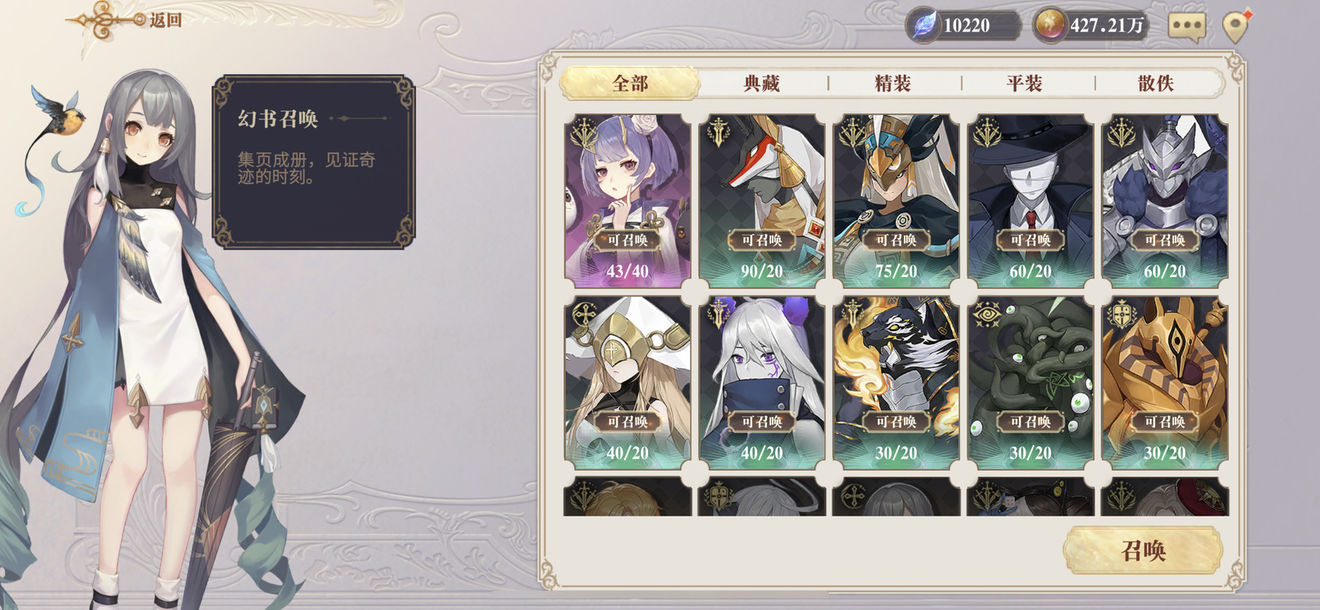Choose the blonde nun with cross mask card
1320x610 pixels.
point(628,382)
